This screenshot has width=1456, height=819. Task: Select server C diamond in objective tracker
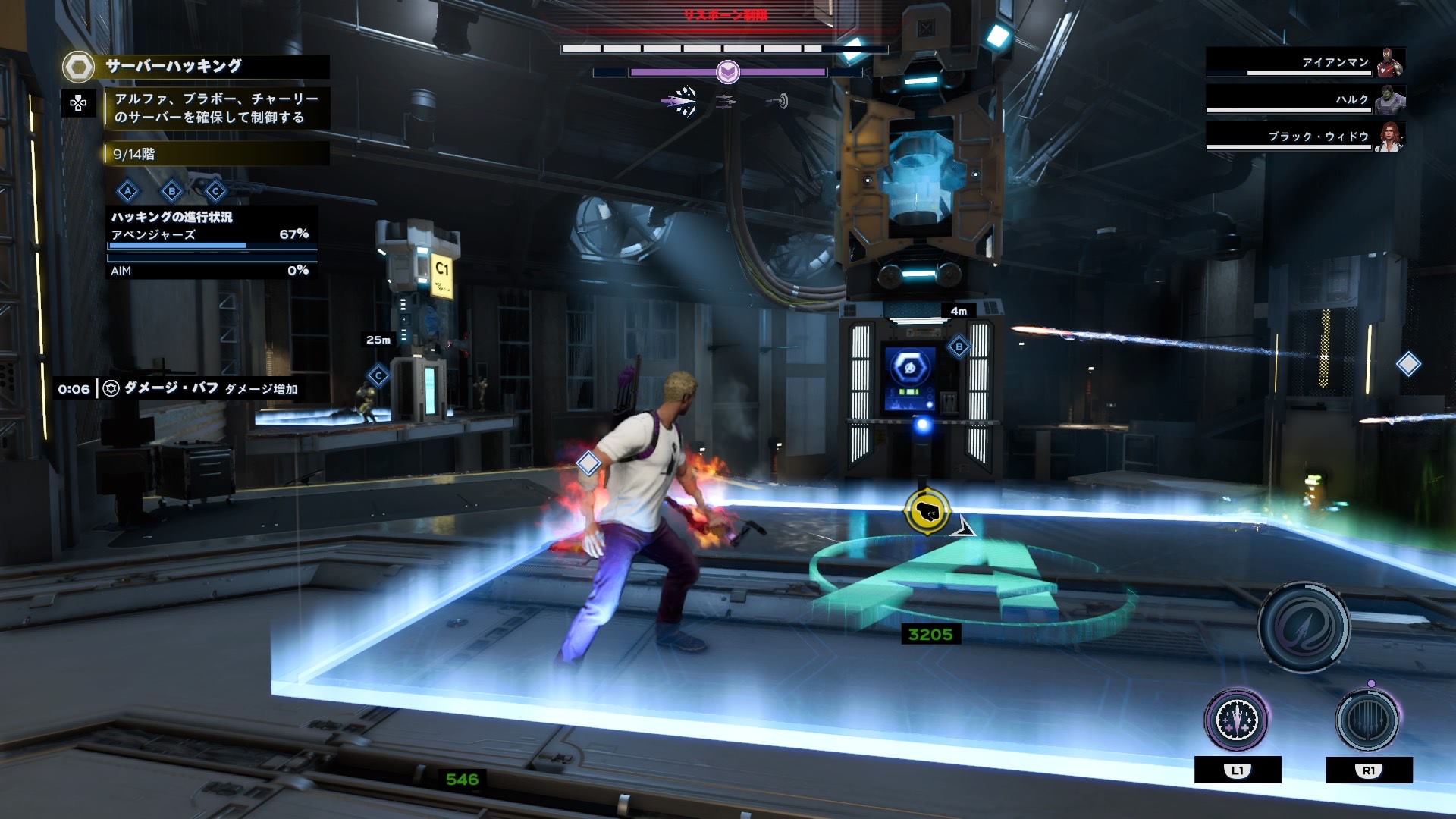[x=215, y=191]
